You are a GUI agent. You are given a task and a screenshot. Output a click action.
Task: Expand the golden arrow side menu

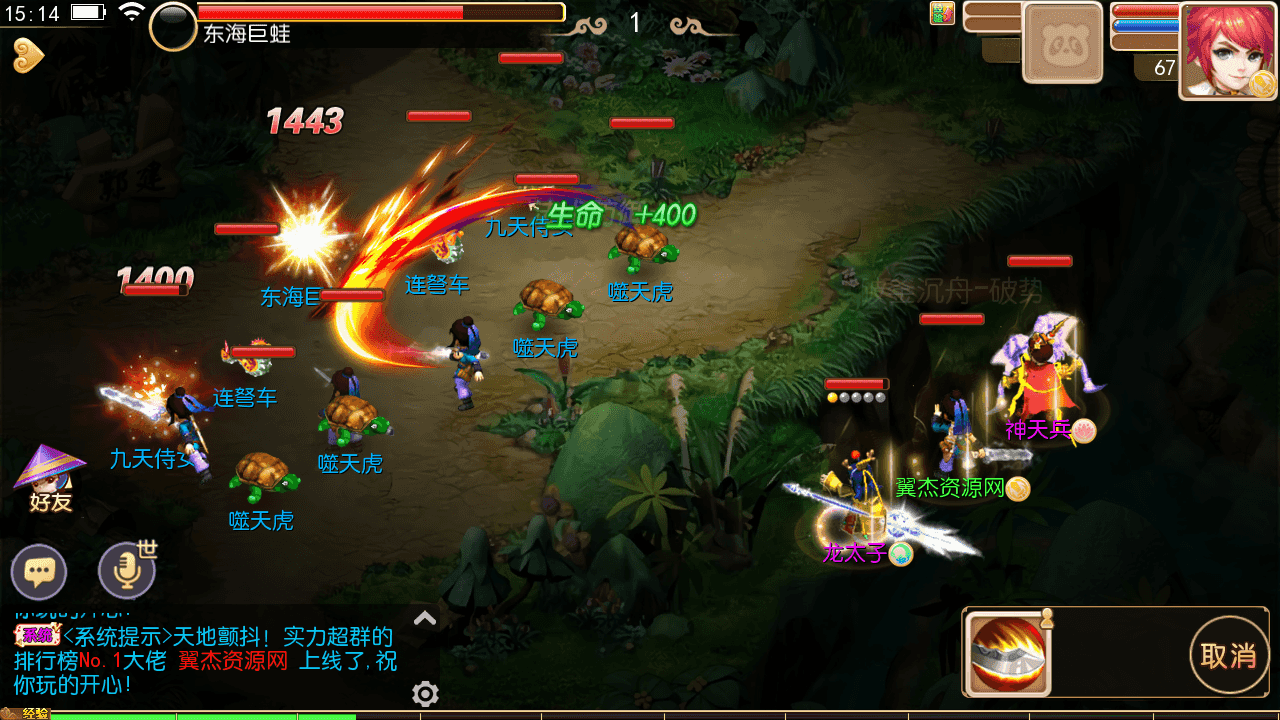(x=28, y=56)
